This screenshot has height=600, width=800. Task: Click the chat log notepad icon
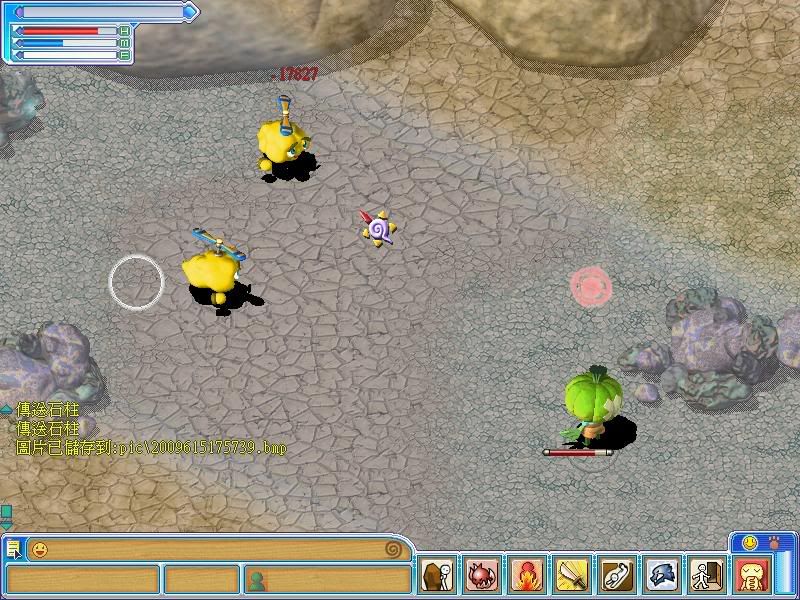pos(14,549)
